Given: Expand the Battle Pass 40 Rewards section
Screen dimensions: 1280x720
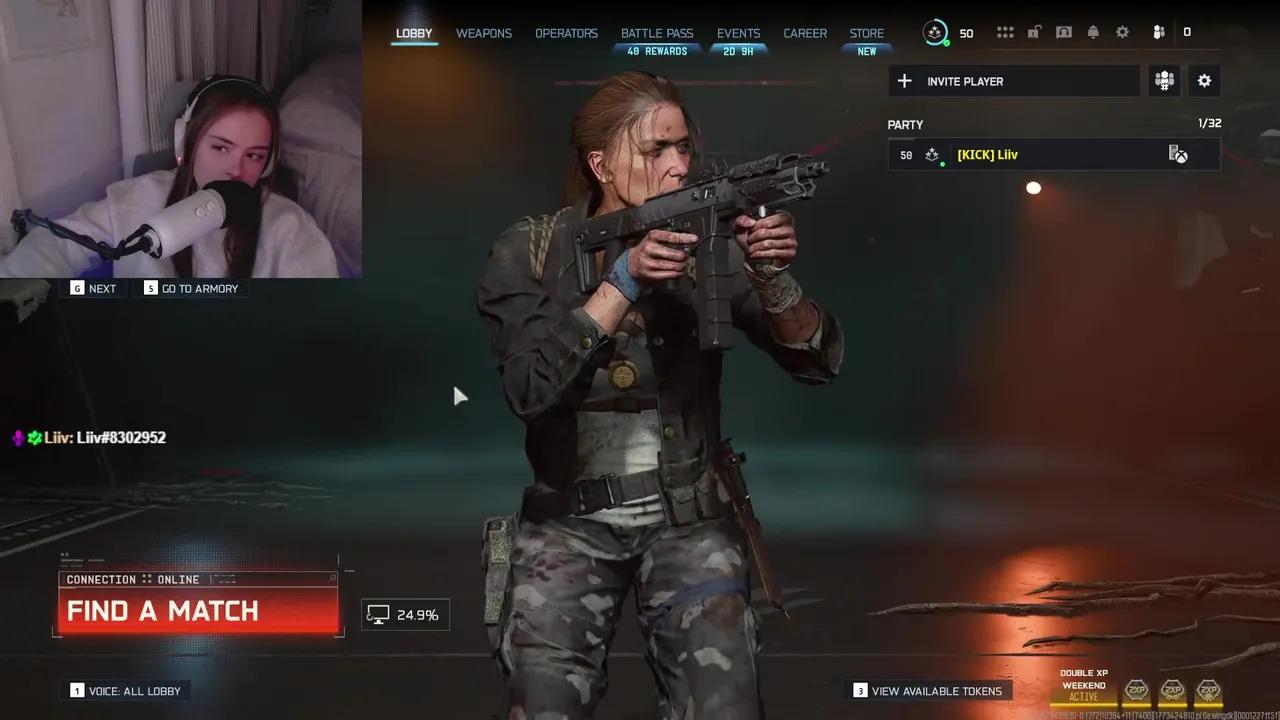Looking at the screenshot, I should pos(657,50).
